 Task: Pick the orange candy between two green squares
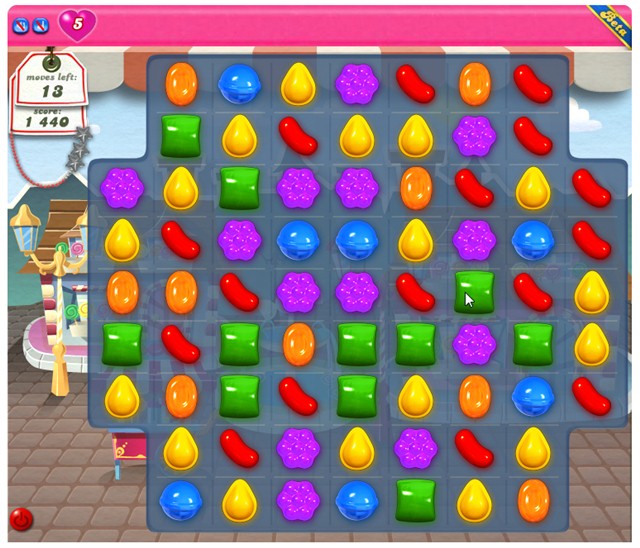297,344
